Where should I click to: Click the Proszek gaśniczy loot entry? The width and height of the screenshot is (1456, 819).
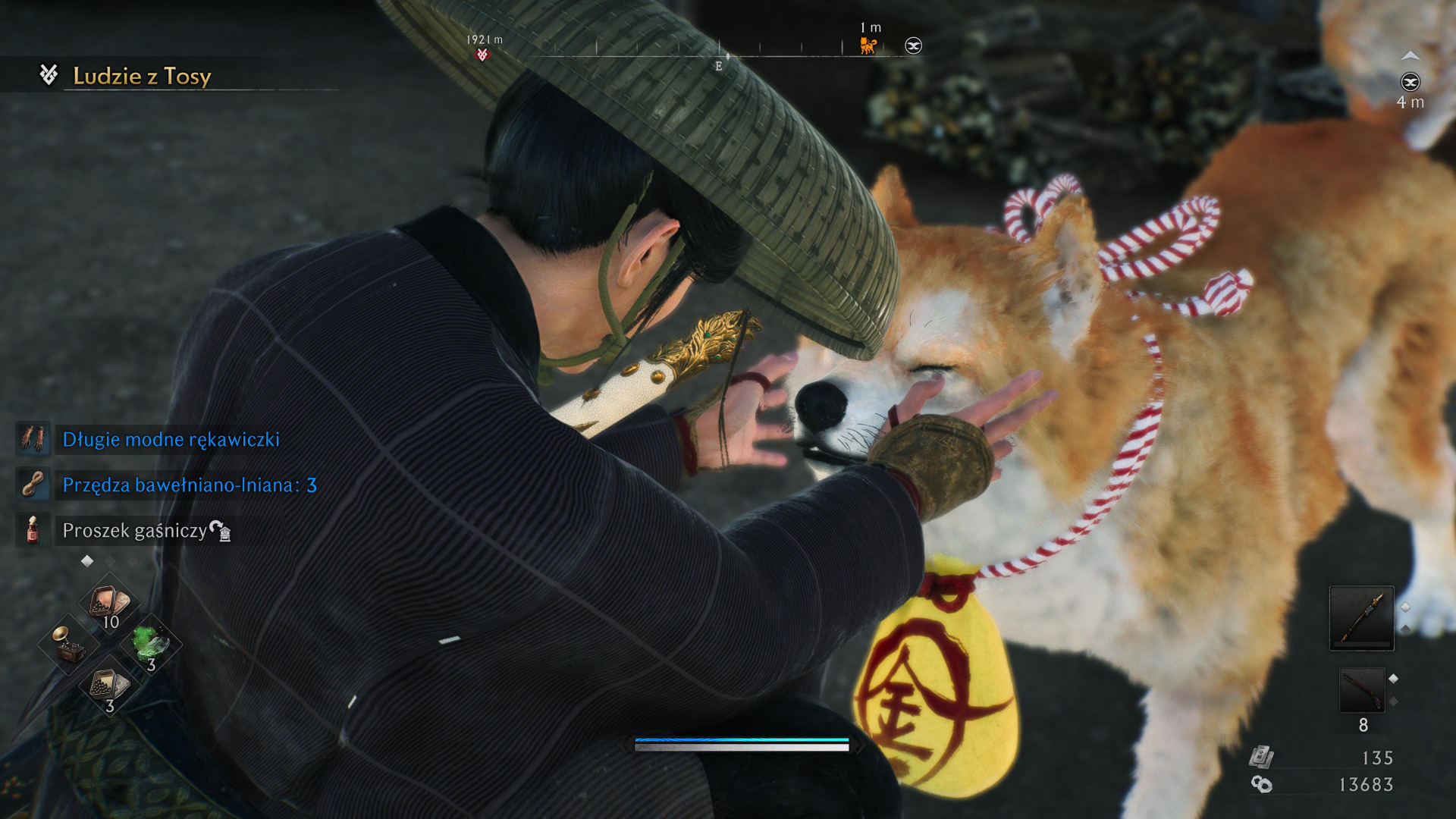pyautogui.click(x=134, y=531)
